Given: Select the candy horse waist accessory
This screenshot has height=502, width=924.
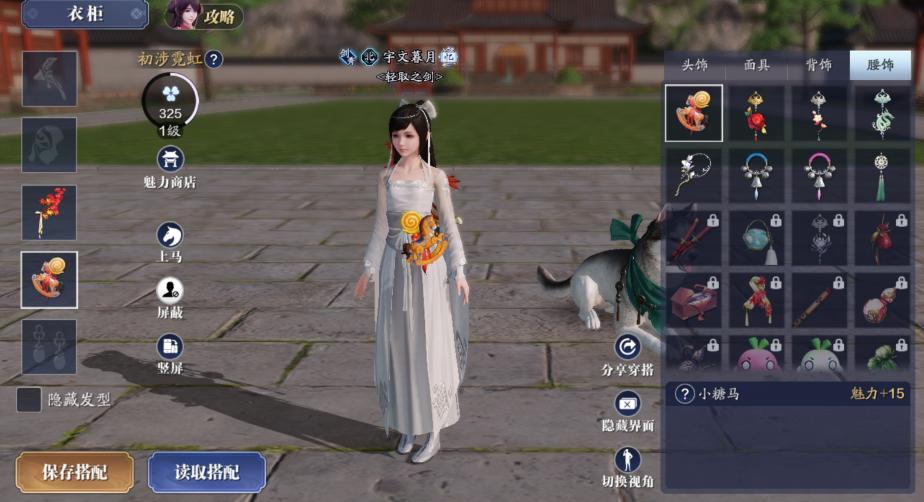Looking at the screenshot, I should (693, 113).
